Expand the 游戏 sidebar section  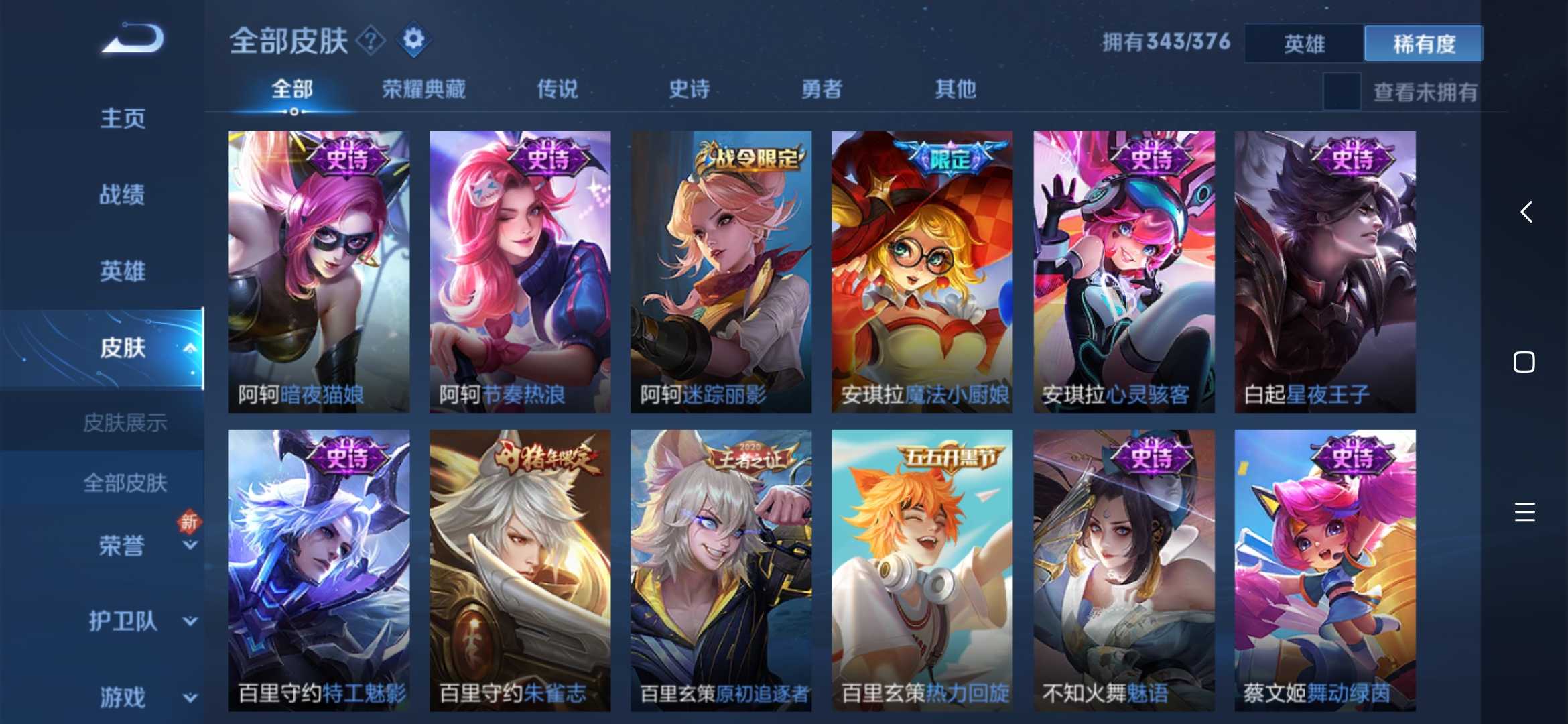pyautogui.click(x=123, y=696)
